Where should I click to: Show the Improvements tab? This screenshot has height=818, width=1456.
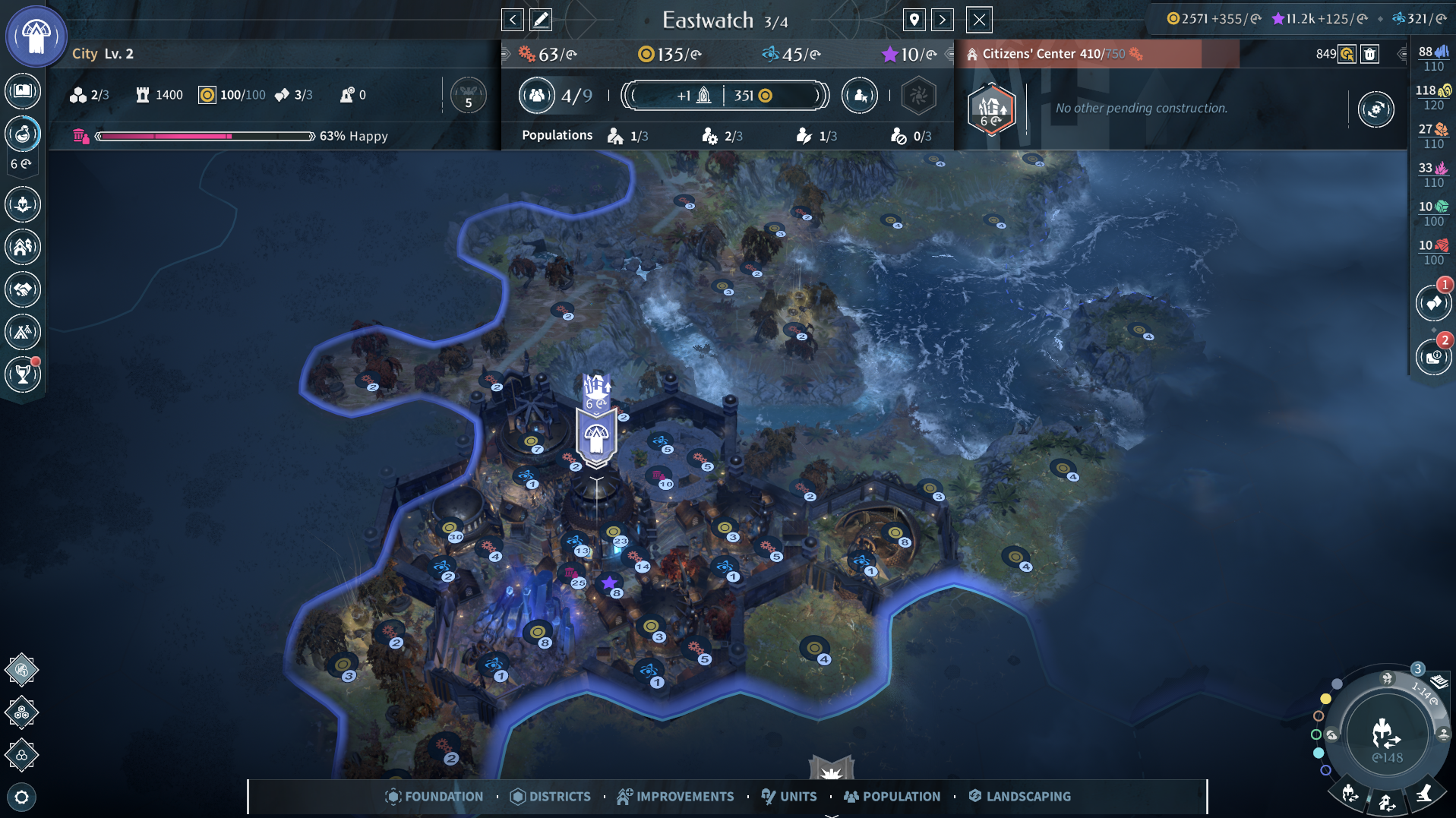(675, 796)
